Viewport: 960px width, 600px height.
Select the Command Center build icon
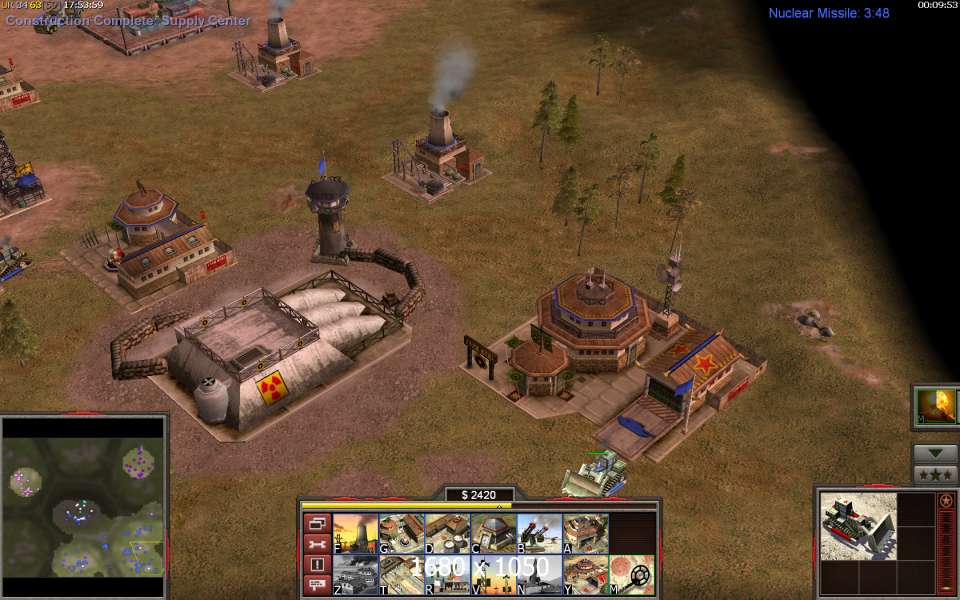coord(586,575)
